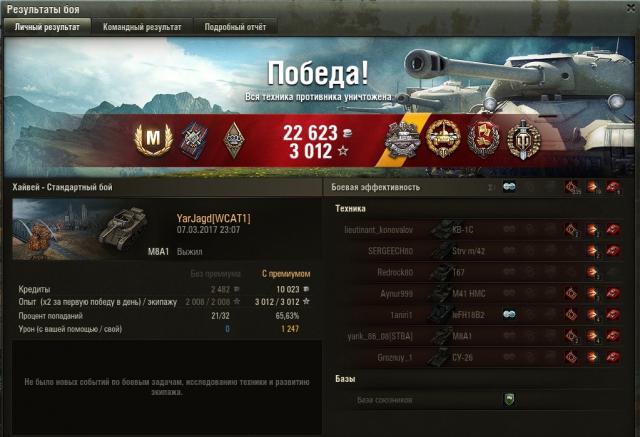The image size is (640, 437).
Task: Click the shield icon in База союзников row
Action: 509,399
